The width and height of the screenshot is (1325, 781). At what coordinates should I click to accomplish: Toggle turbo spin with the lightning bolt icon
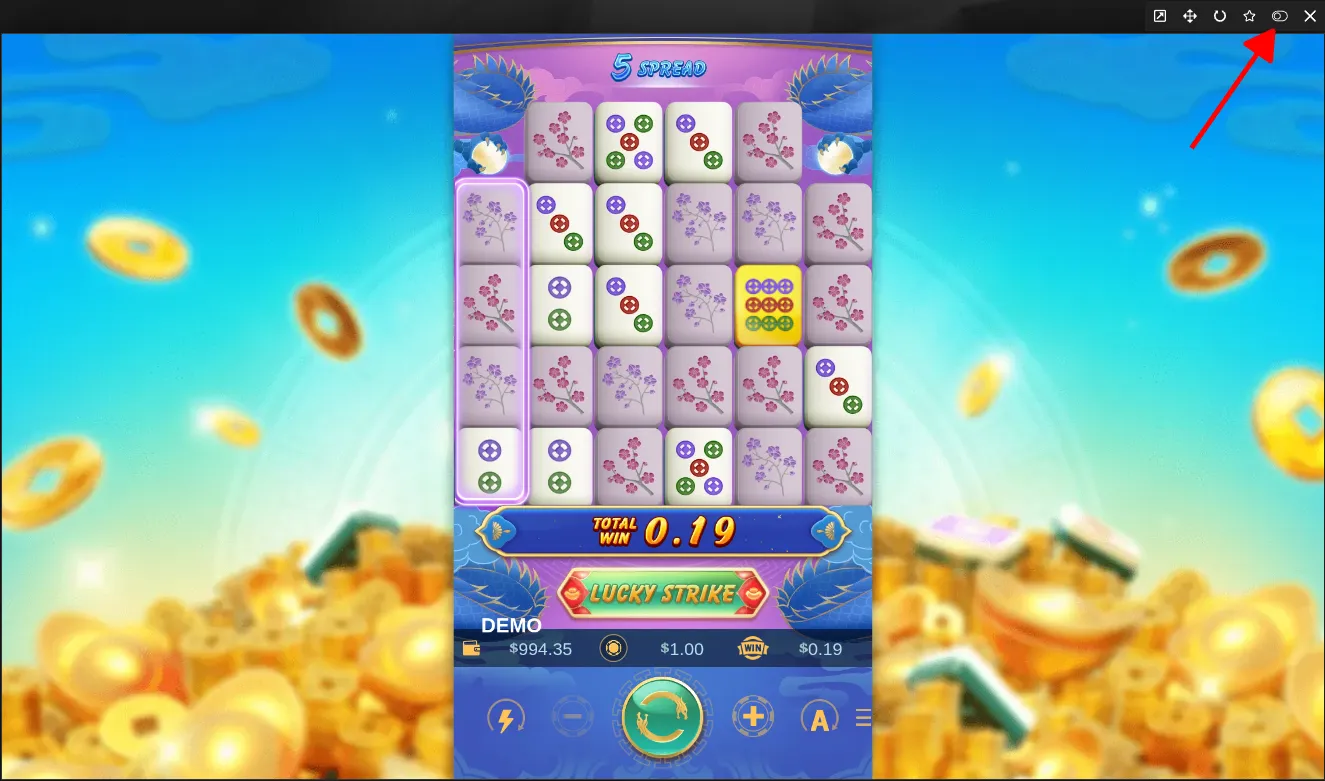click(x=505, y=717)
